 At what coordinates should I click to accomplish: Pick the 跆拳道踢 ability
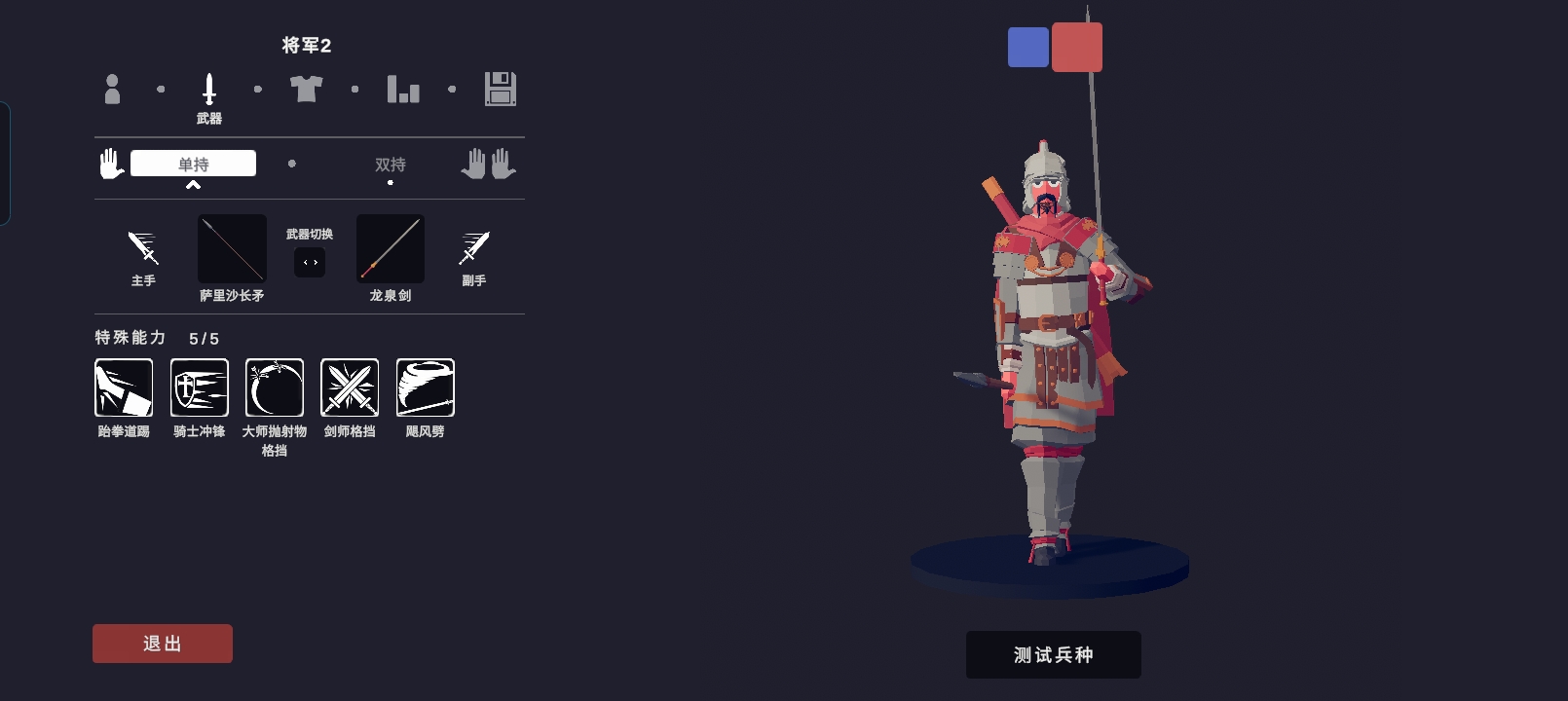[124, 387]
